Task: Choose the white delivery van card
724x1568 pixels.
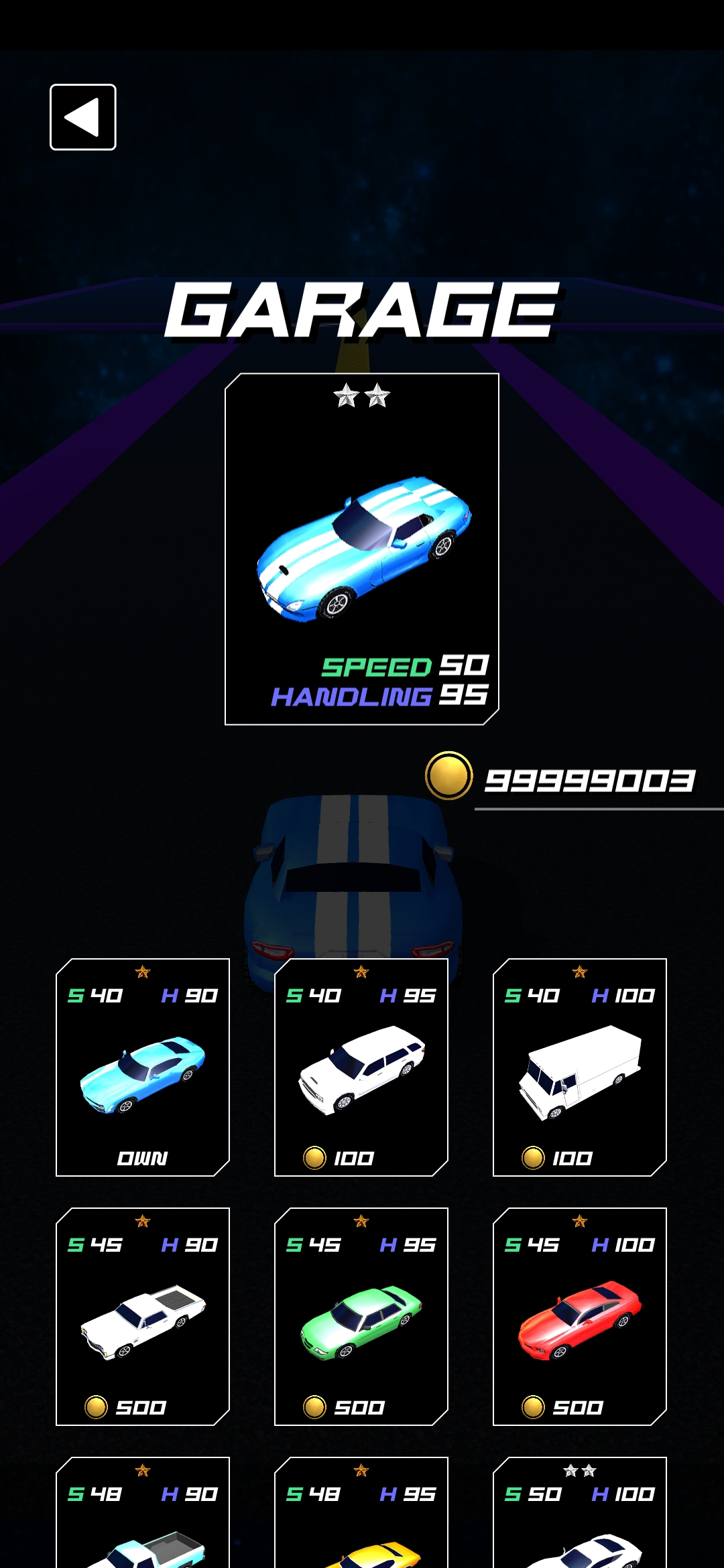Action: 580,1067
